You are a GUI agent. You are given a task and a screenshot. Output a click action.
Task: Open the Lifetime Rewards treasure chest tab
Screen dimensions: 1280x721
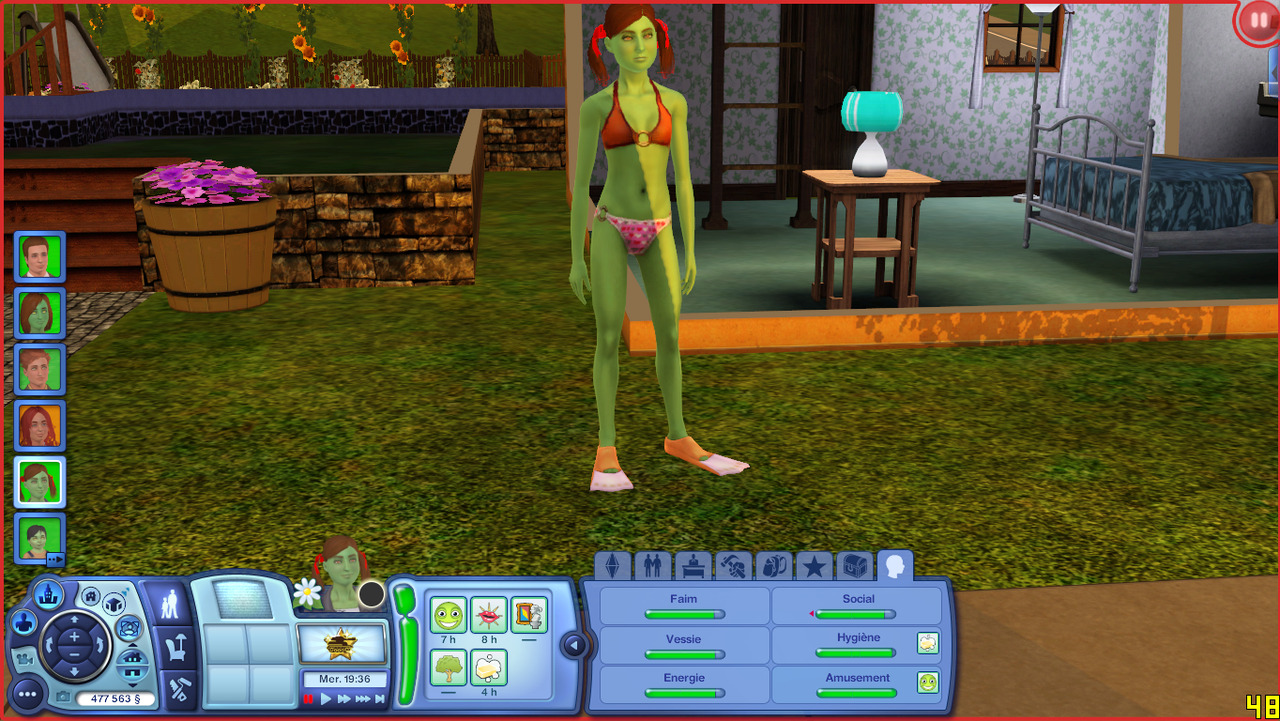[x=854, y=567]
